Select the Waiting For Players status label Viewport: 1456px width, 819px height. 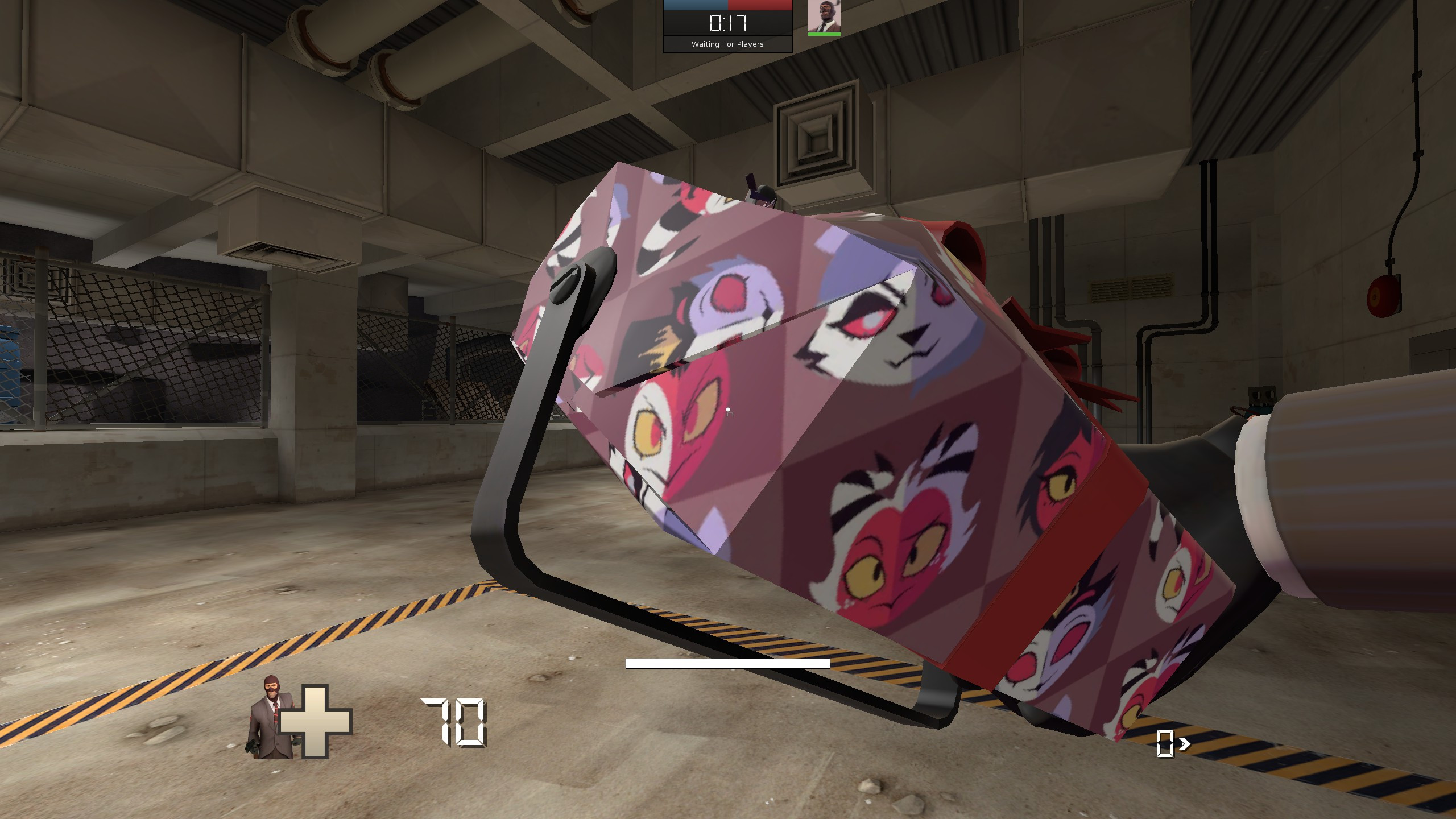pyautogui.click(x=728, y=44)
